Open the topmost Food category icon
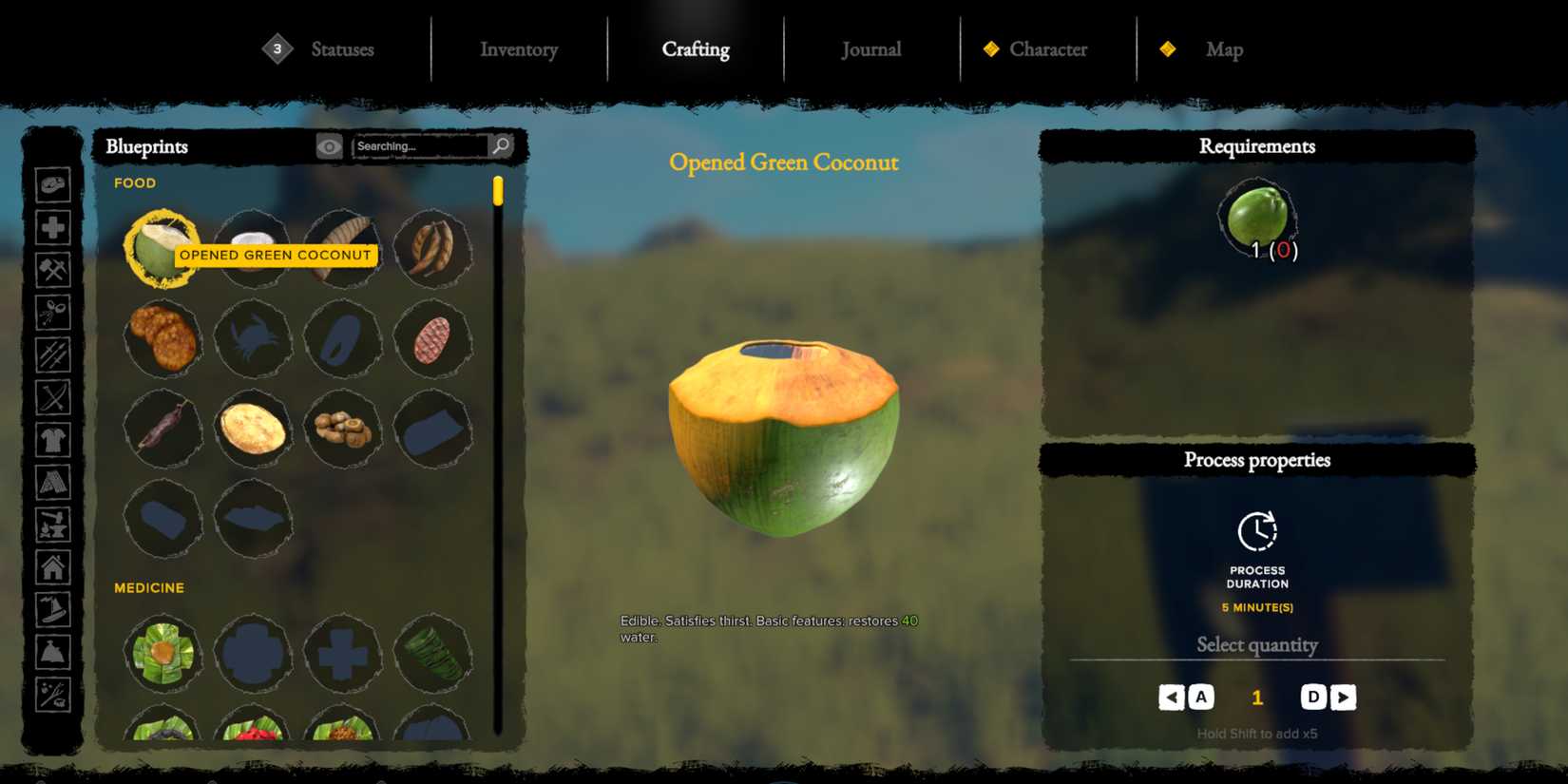This screenshot has height=784, width=1568. tap(54, 186)
